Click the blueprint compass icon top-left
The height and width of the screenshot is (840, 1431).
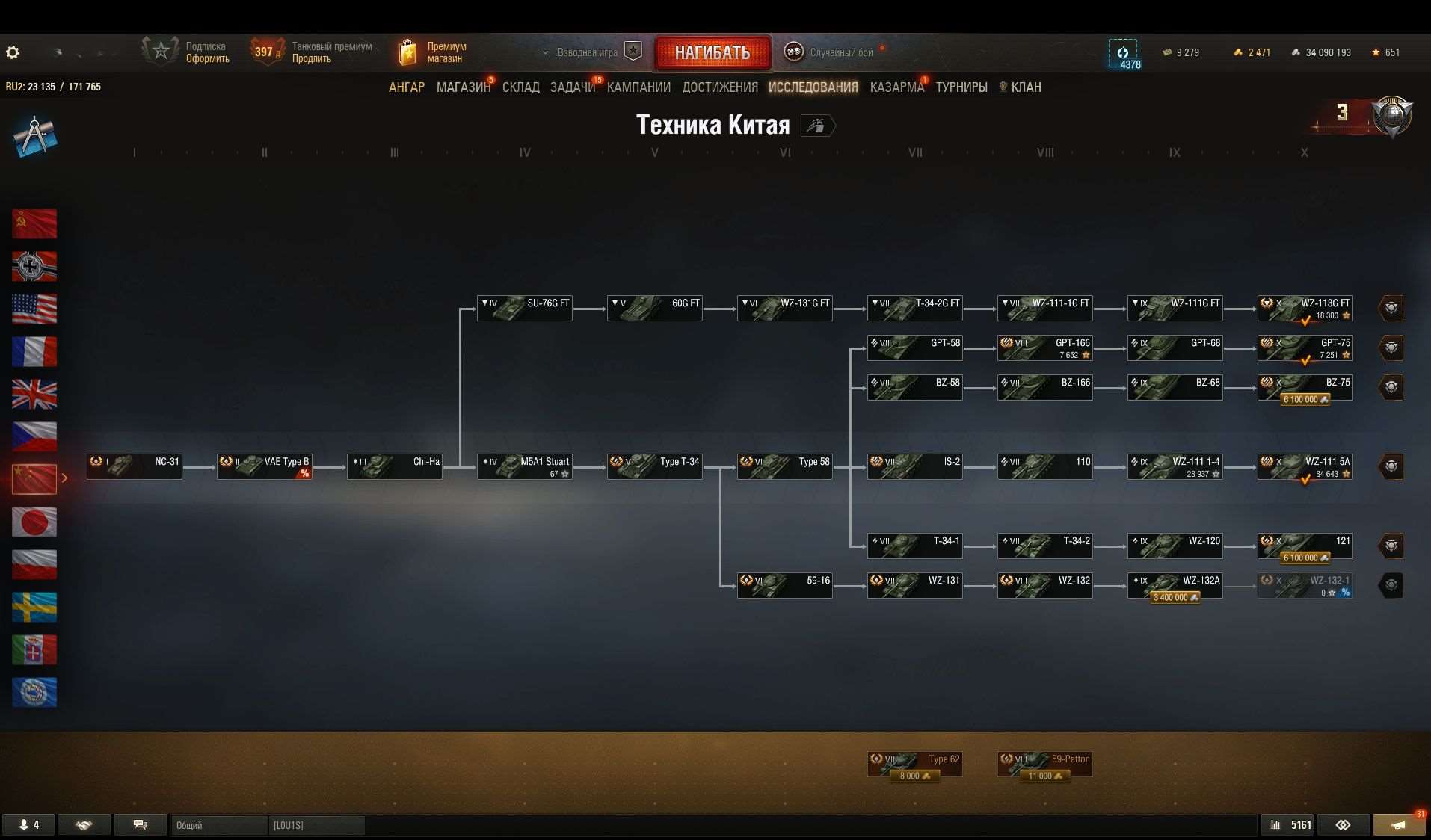click(35, 136)
